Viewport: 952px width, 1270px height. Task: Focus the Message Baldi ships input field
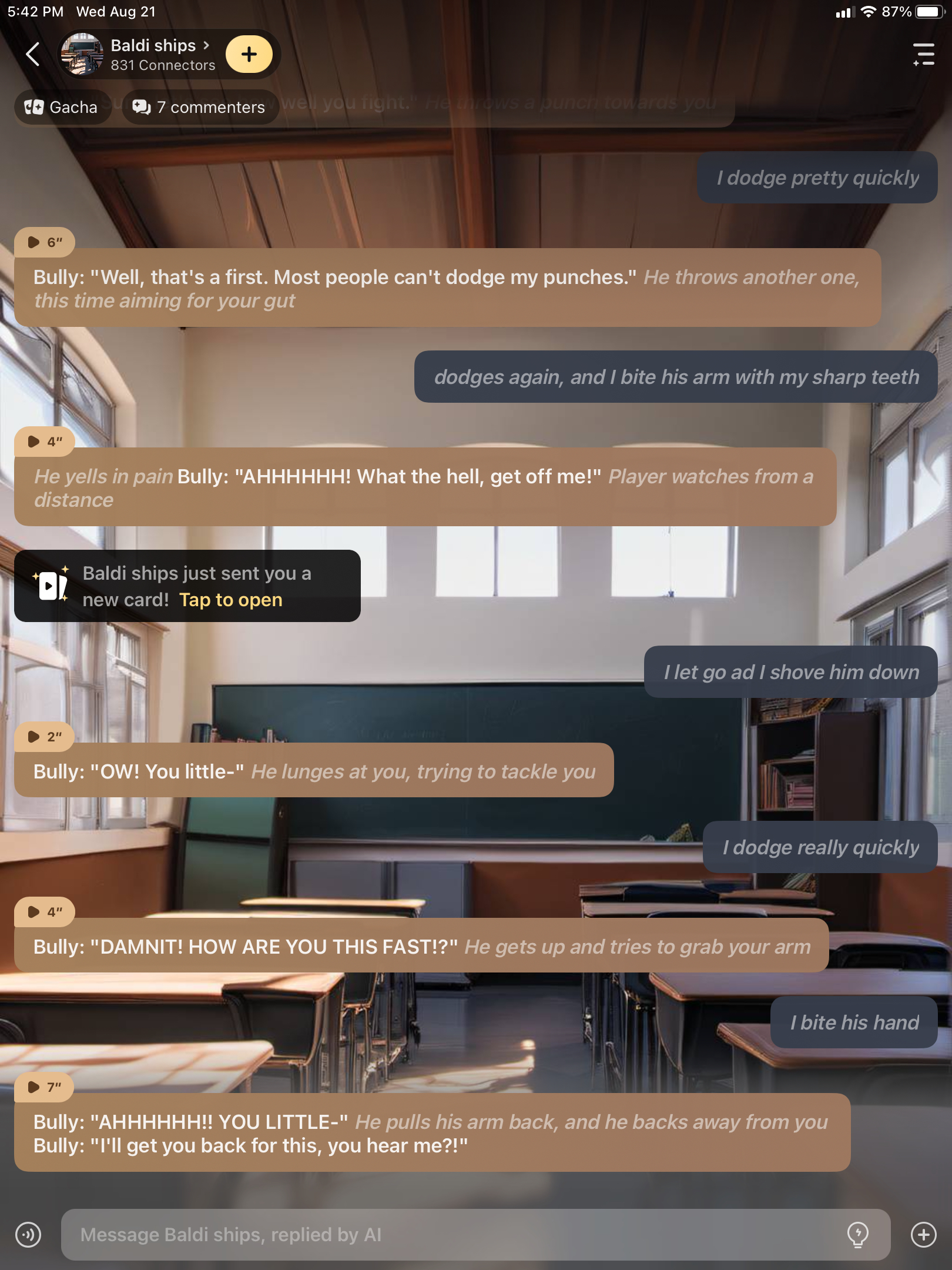[452, 1235]
